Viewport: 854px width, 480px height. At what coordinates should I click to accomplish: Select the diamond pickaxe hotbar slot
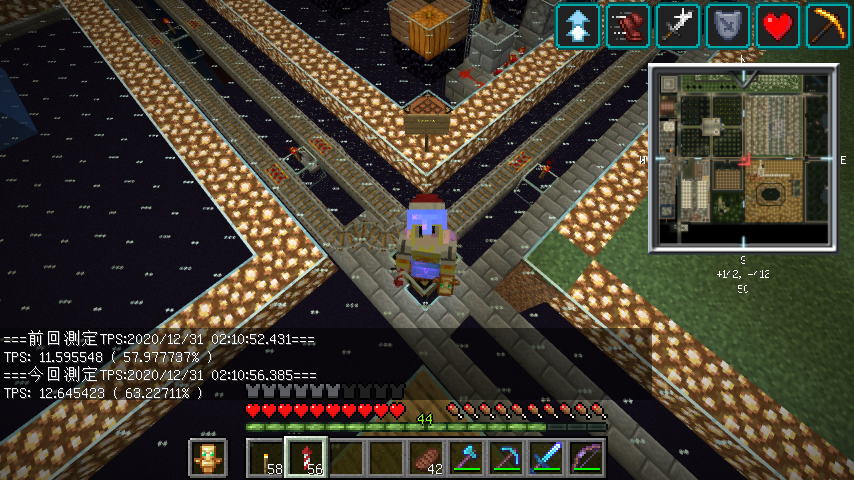[506, 458]
